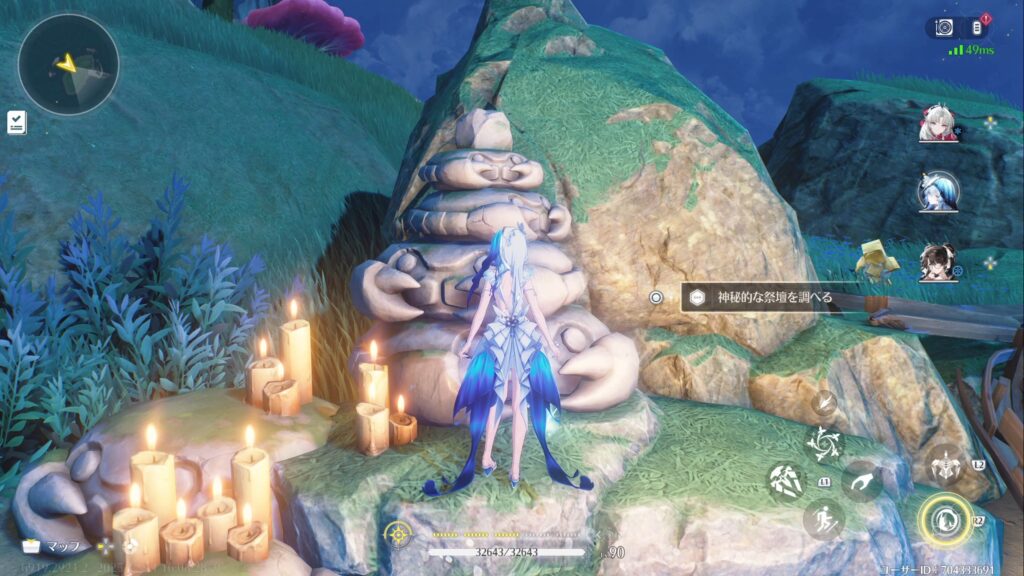Open the quest checklist icon
This screenshot has height=576, width=1024.
click(16, 122)
